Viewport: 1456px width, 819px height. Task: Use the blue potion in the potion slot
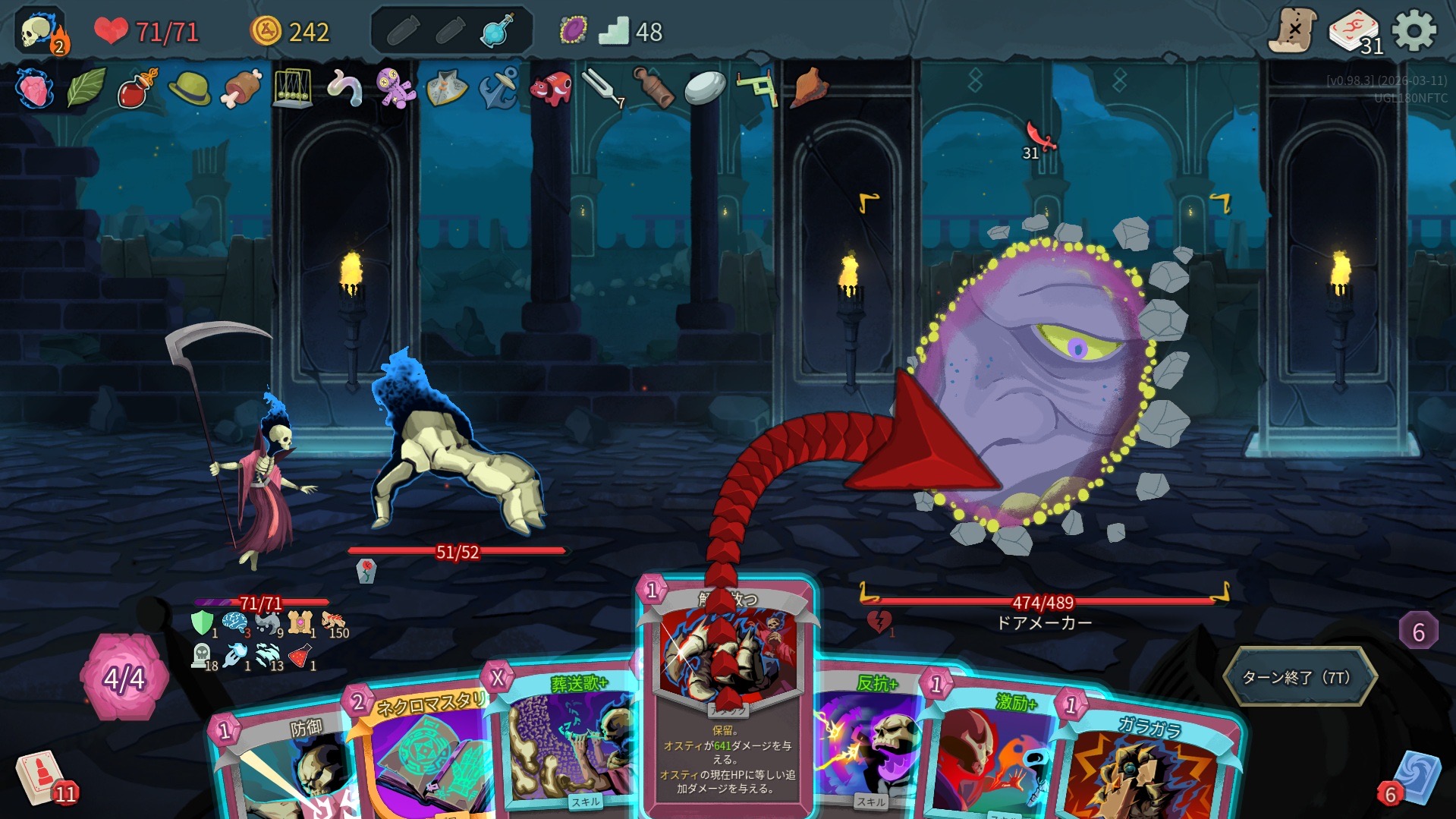(x=497, y=32)
